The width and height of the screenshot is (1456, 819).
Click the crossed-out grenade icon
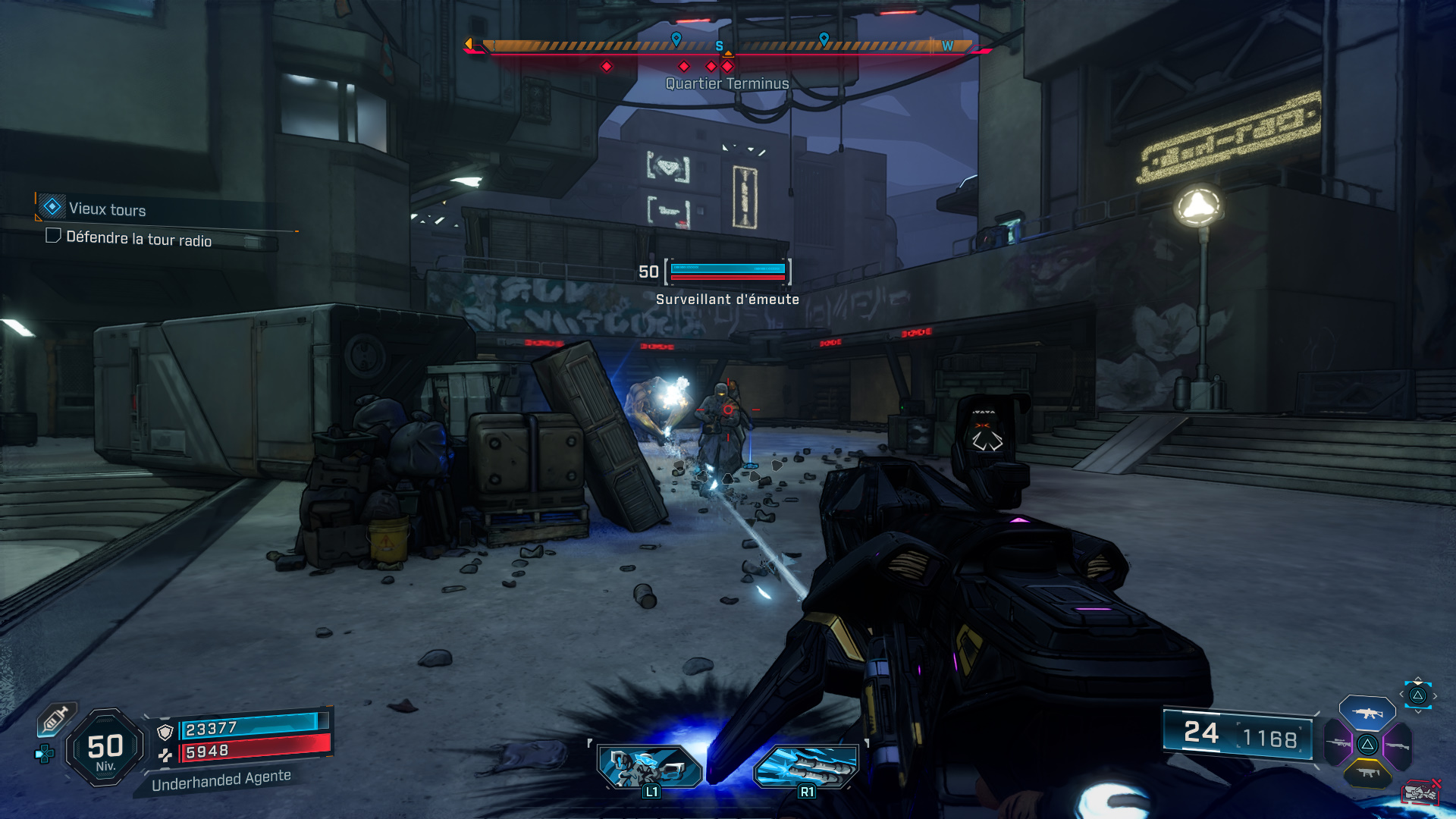[x=1422, y=792]
